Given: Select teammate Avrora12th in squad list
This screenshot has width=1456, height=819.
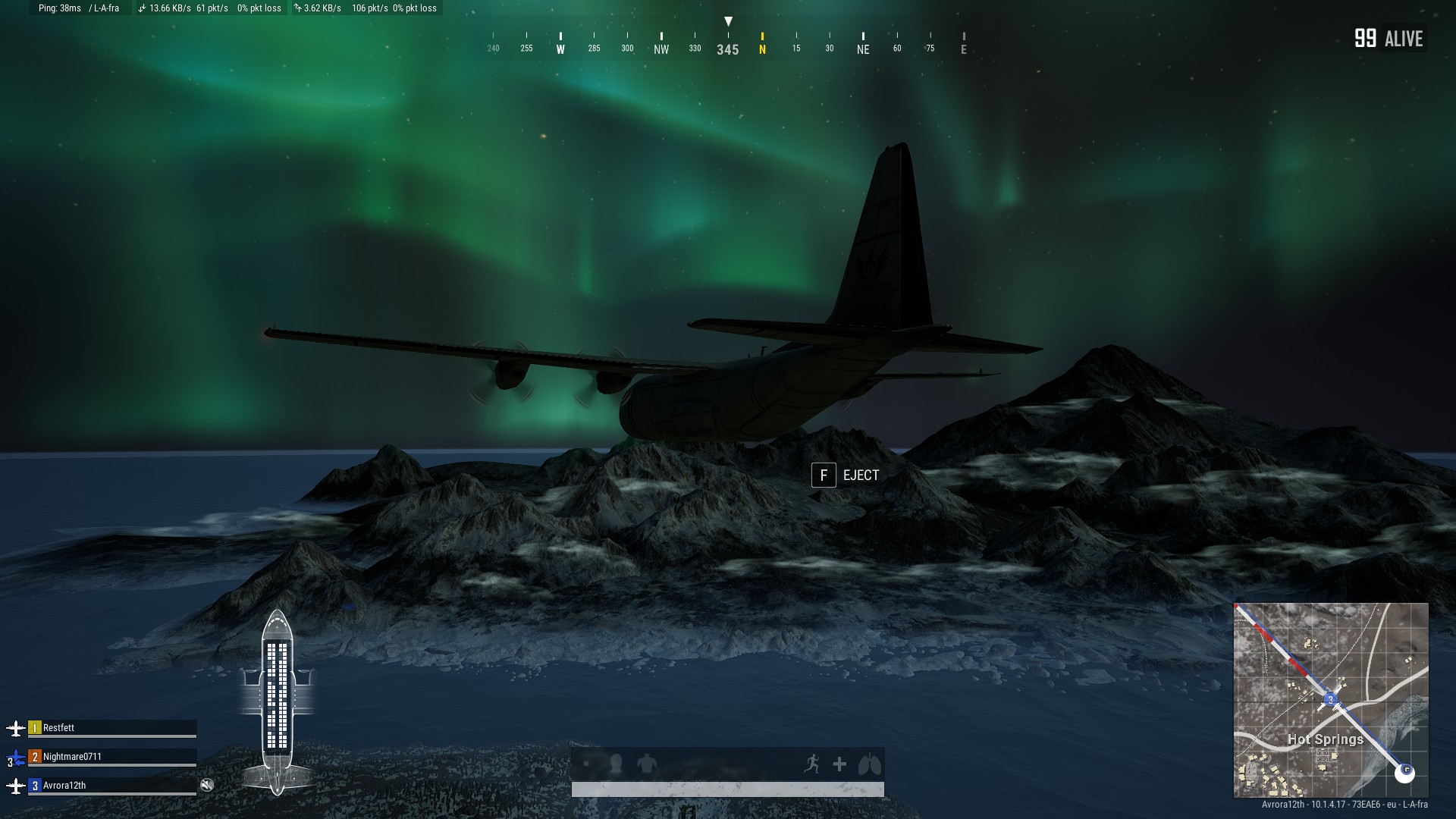Looking at the screenshot, I should (x=64, y=786).
